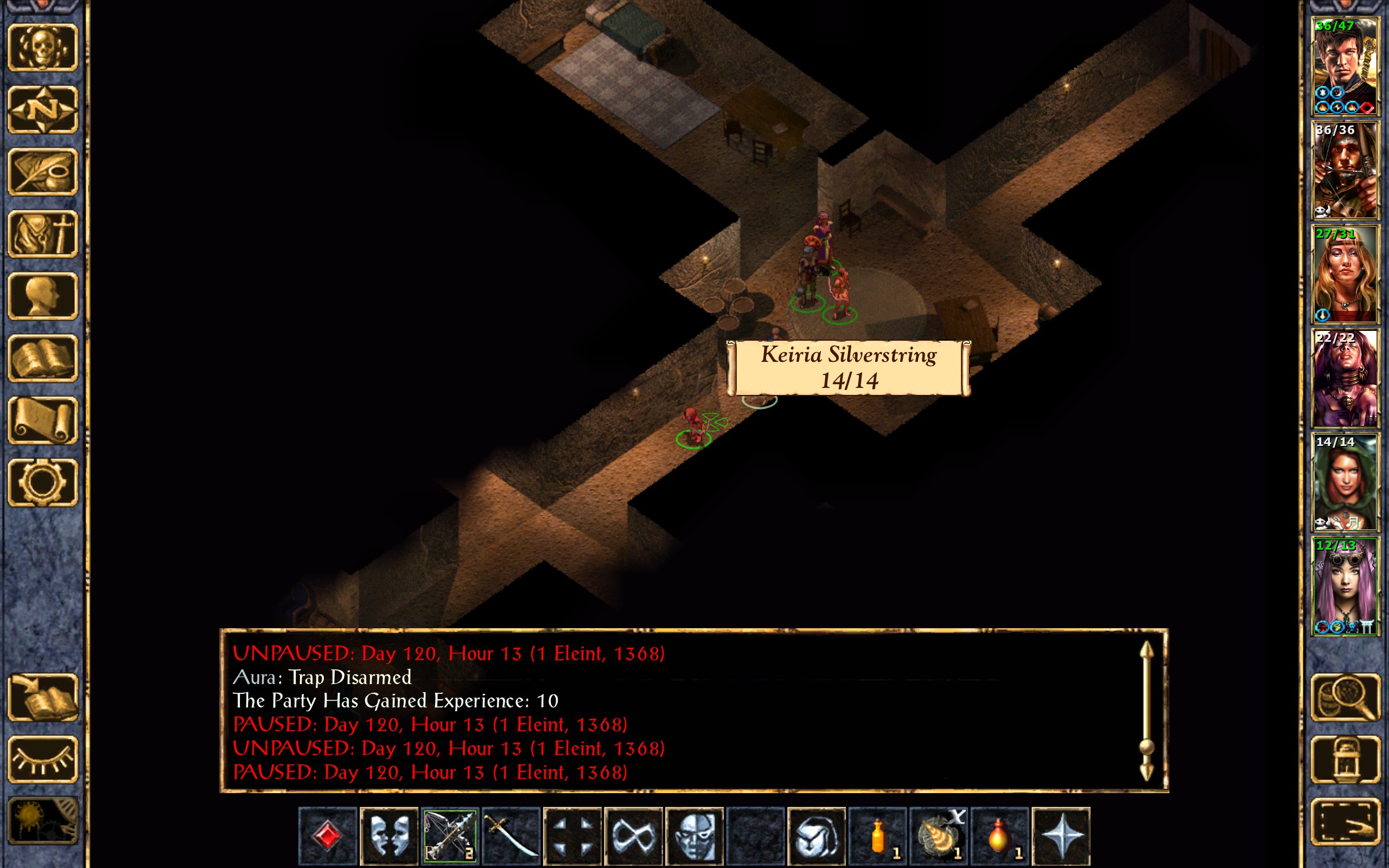Rest the party with the lantern button
The height and width of the screenshot is (868, 1389).
point(1346,759)
